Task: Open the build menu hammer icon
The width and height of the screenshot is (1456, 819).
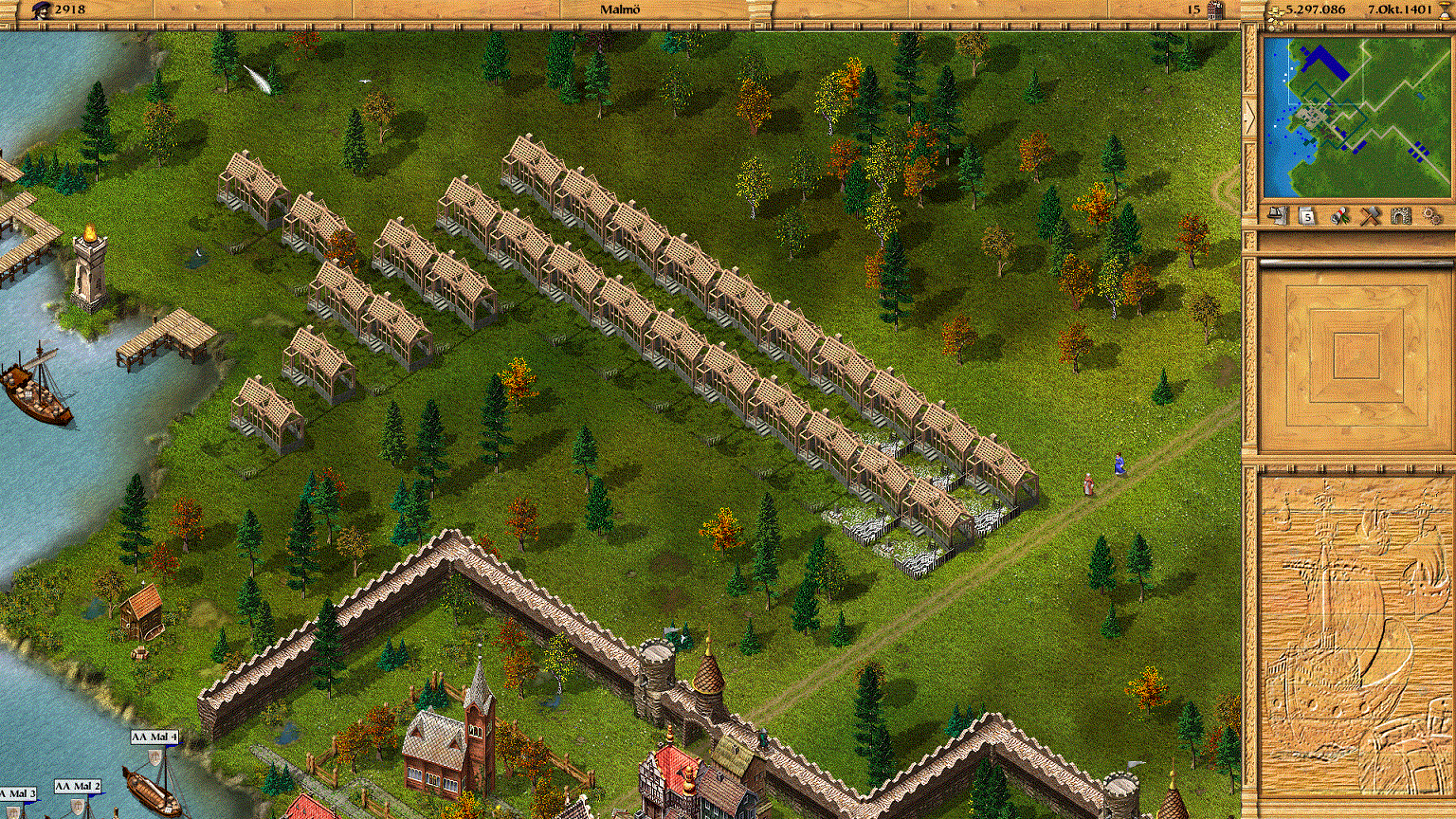Action: pos(1370,216)
